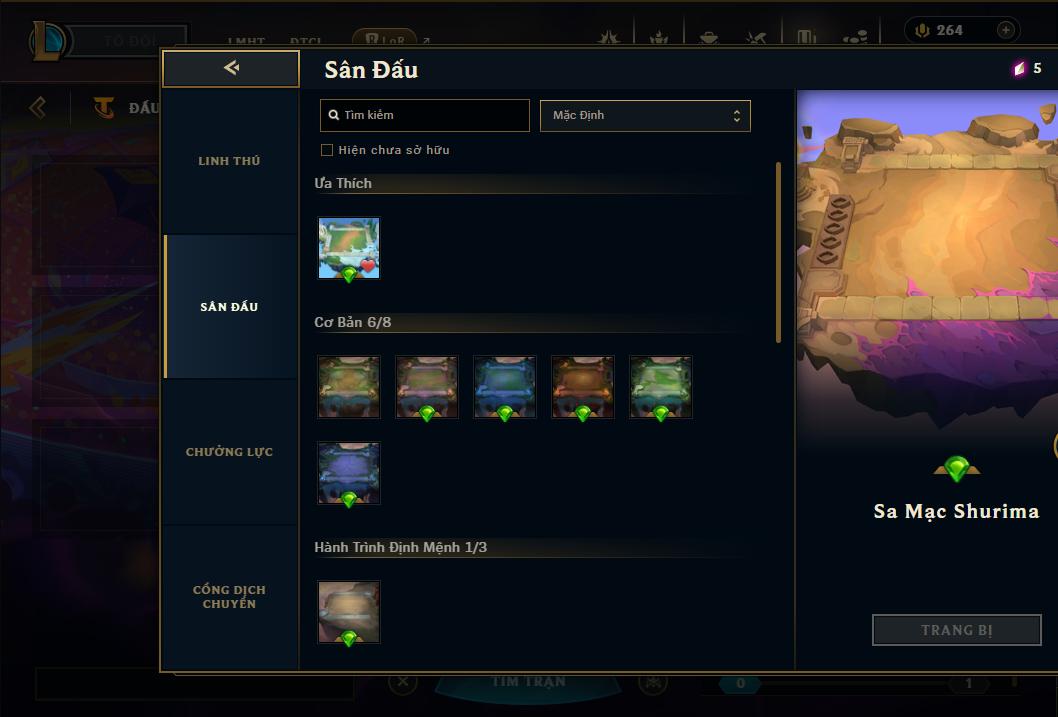Click the Tìm kiếm search field
This screenshot has width=1058, height=717.
point(425,115)
